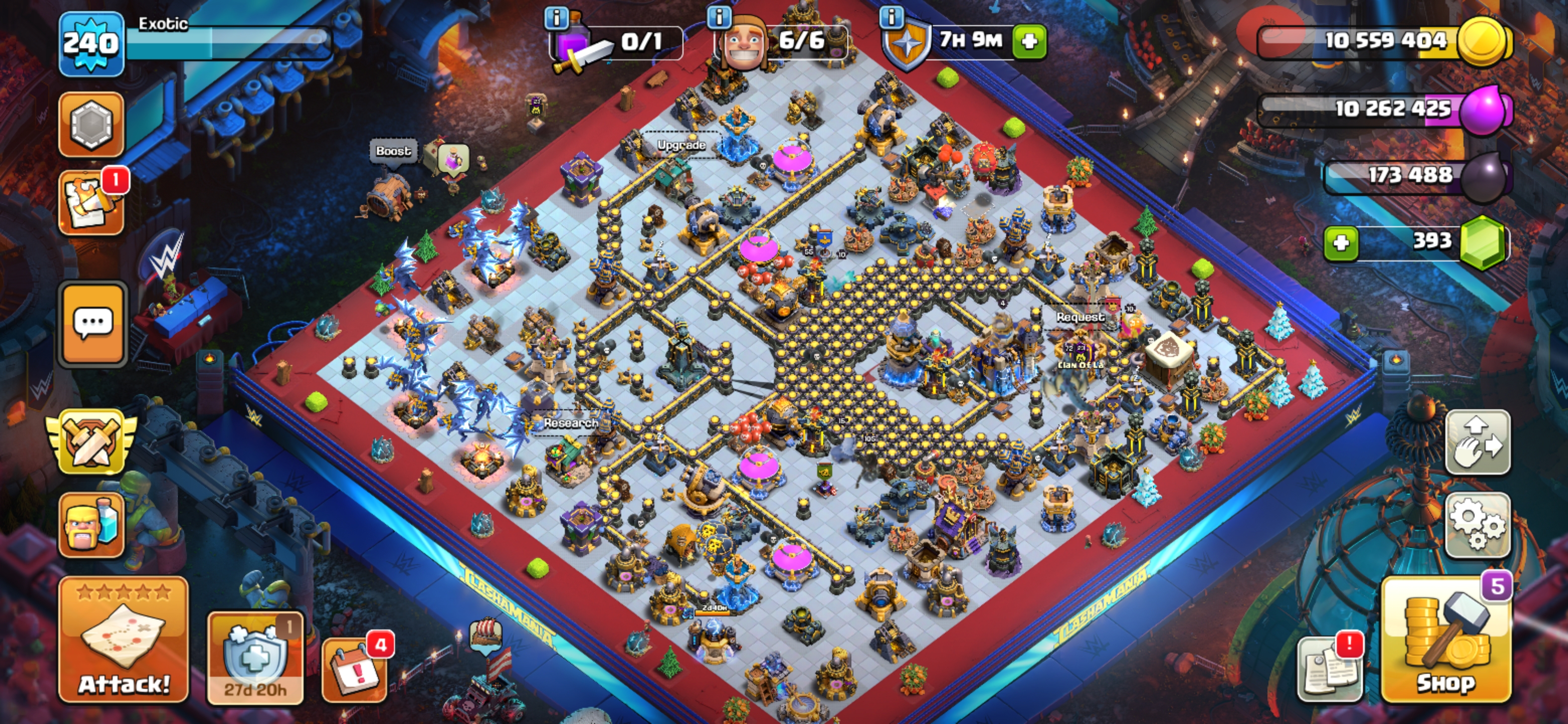Screen dimensions: 1568x724
Task: Open the player level 240 profile badge
Action: tap(91, 44)
